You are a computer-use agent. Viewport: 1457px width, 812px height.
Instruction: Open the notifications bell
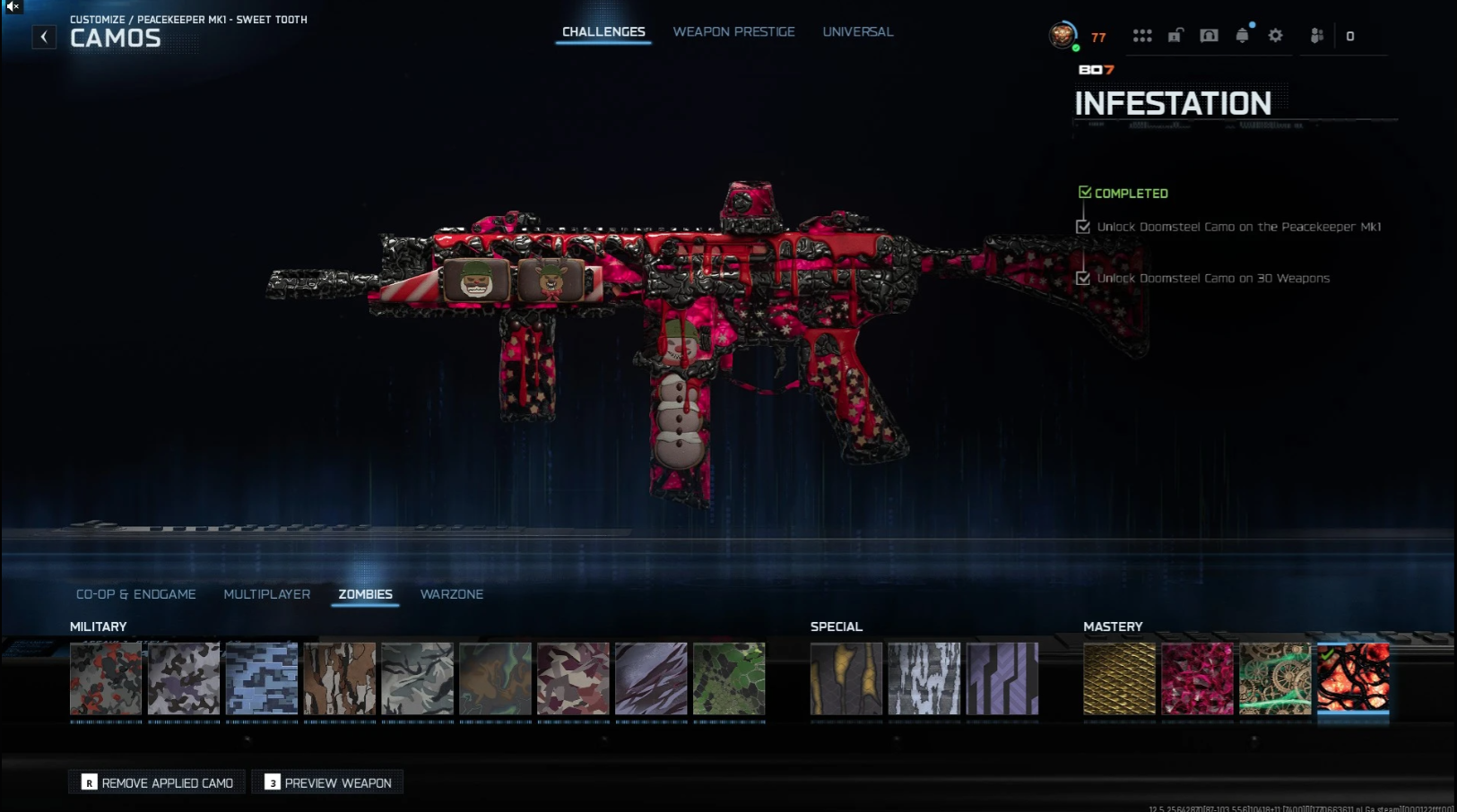coord(1242,36)
